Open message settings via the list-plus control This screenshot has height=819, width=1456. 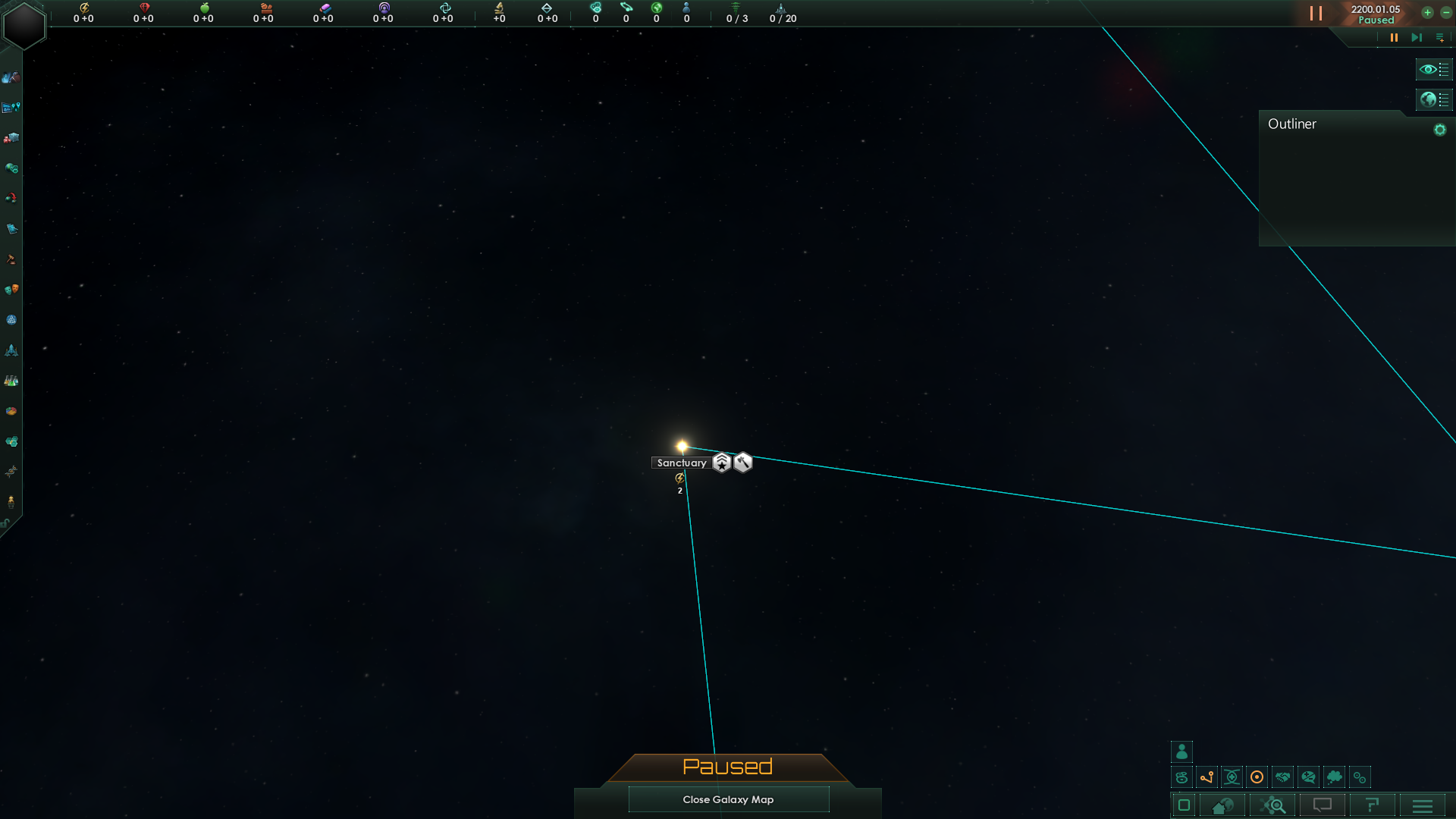[x=1440, y=37]
